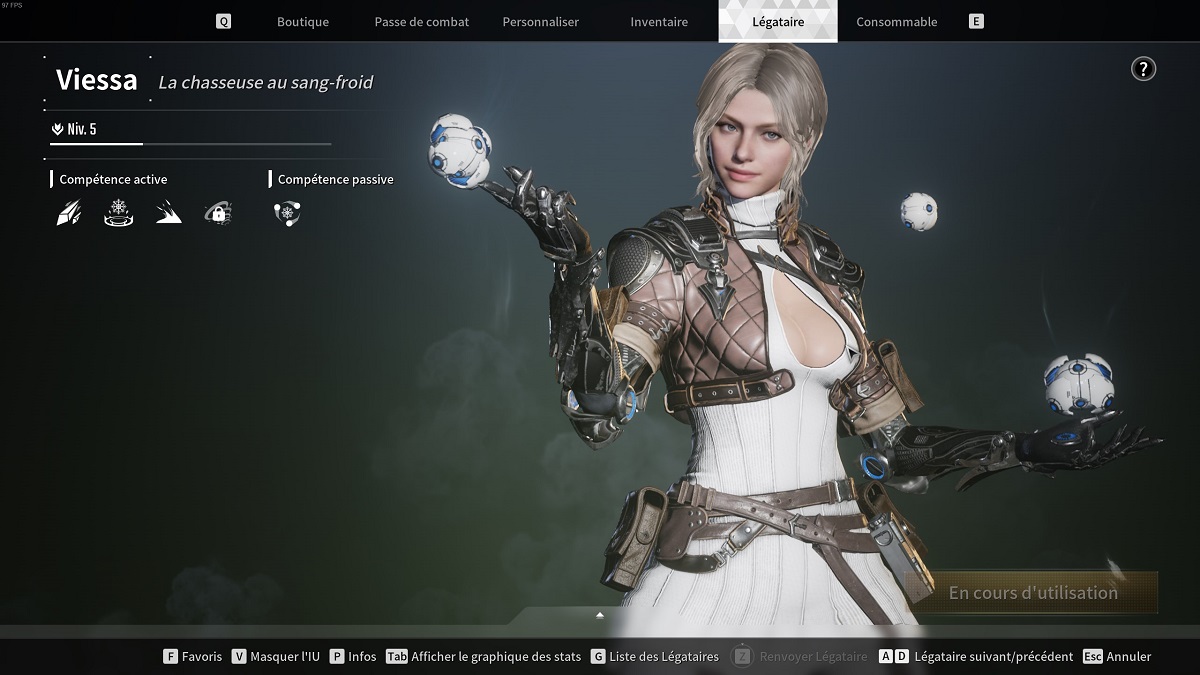Image resolution: width=1200 pixels, height=675 pixels.
Task: Switch to the Passe de combat tab
Action: [421, 22]
